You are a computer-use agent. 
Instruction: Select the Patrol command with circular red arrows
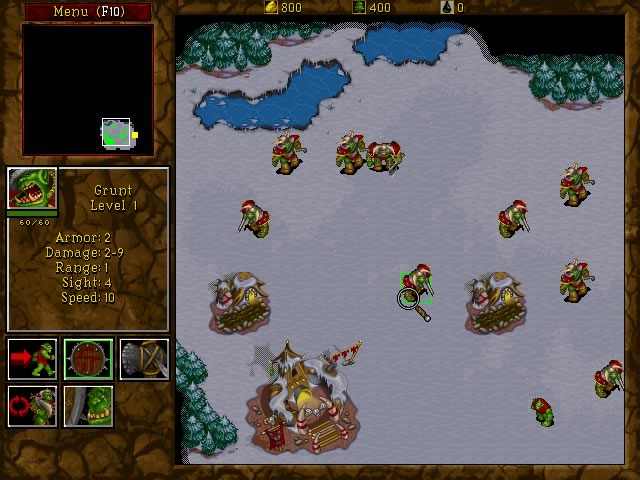pyautogui.click(x=32, y=406)
